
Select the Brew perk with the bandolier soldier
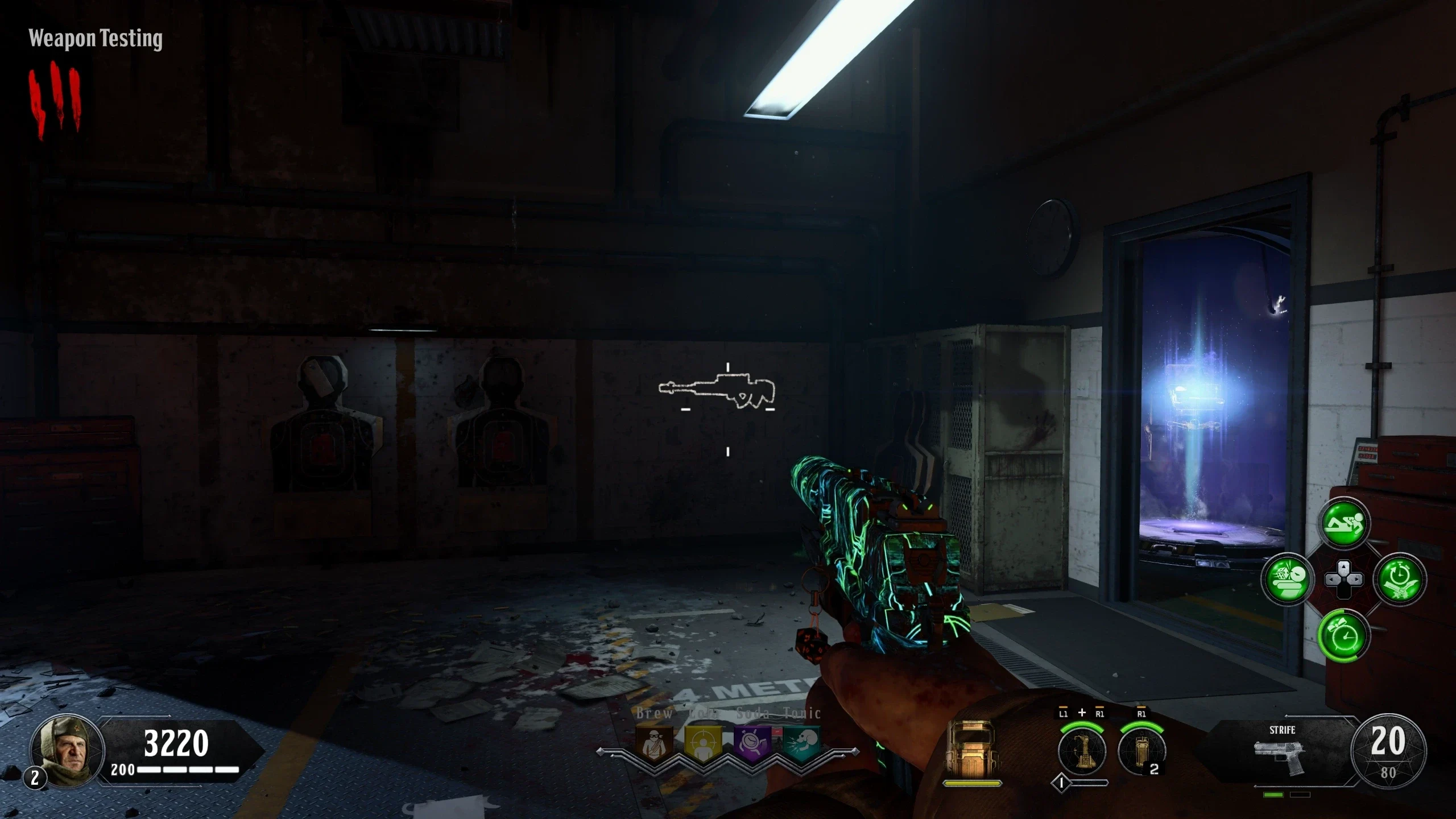pyautogui.click(x=655, y=743)
